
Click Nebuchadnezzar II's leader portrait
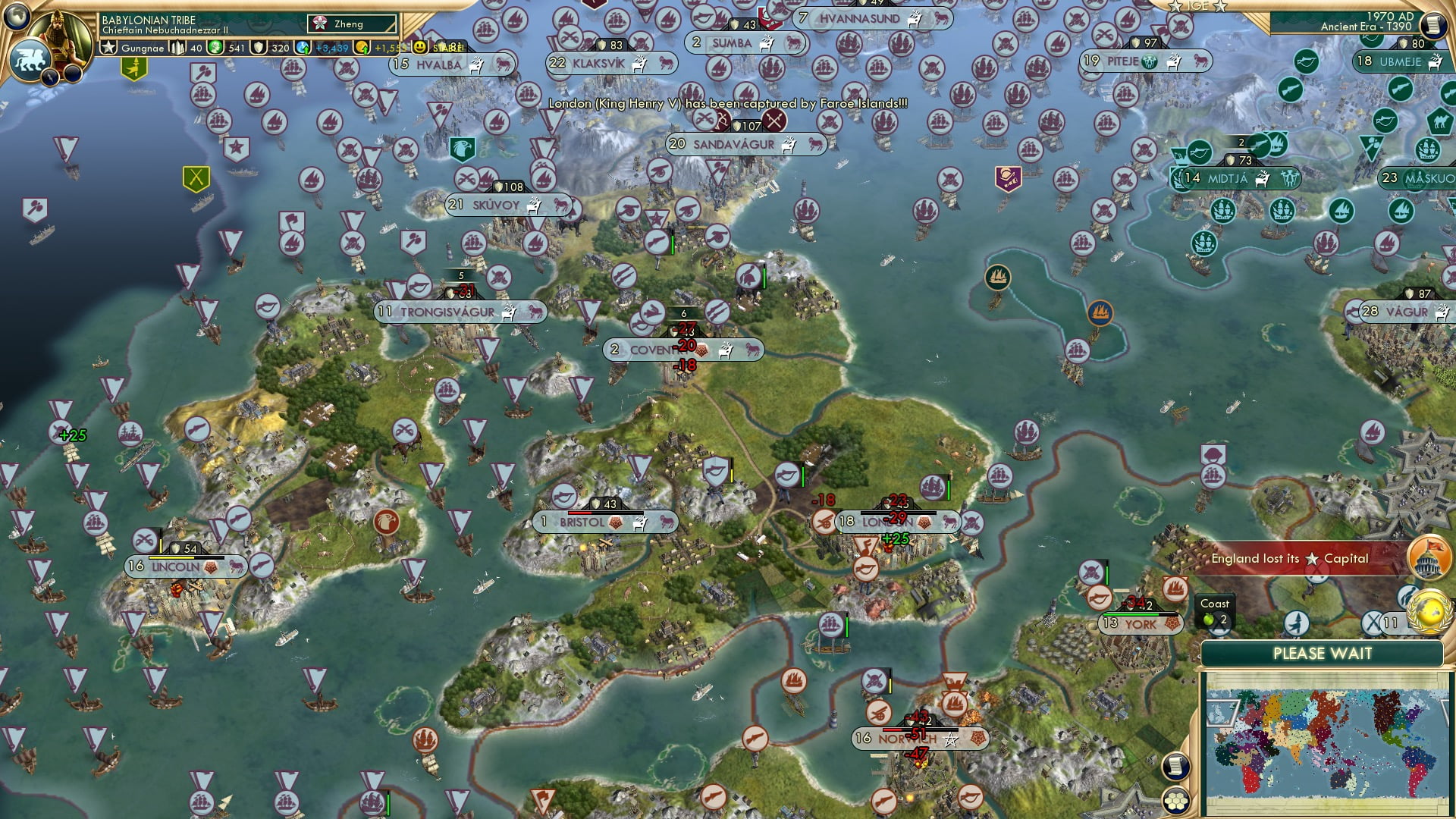tap(59, 36)
